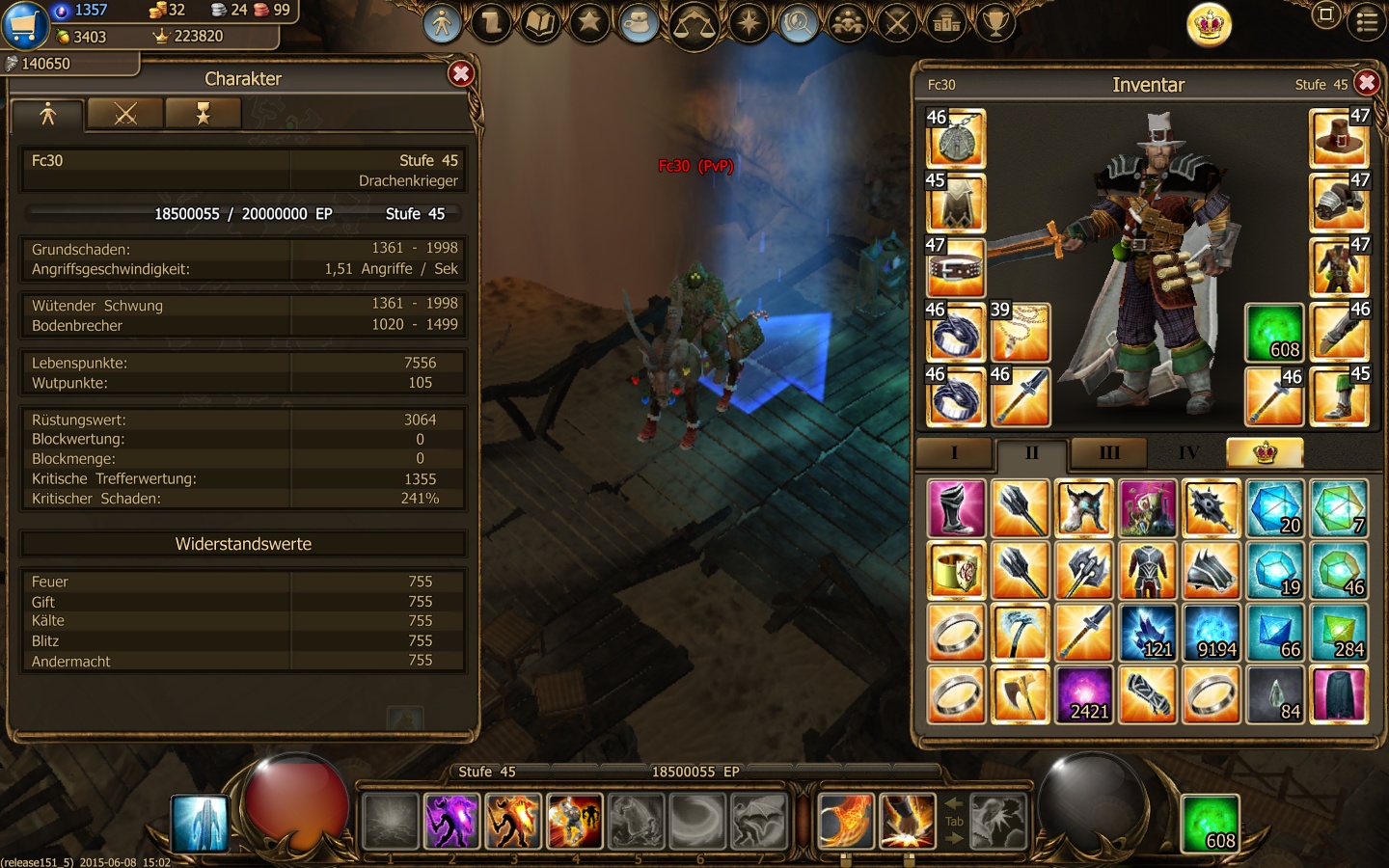This screenshot has width=1389, height=868.
Task: Use the green essence quickslot with 608
Action: (x=1210, y=823)
